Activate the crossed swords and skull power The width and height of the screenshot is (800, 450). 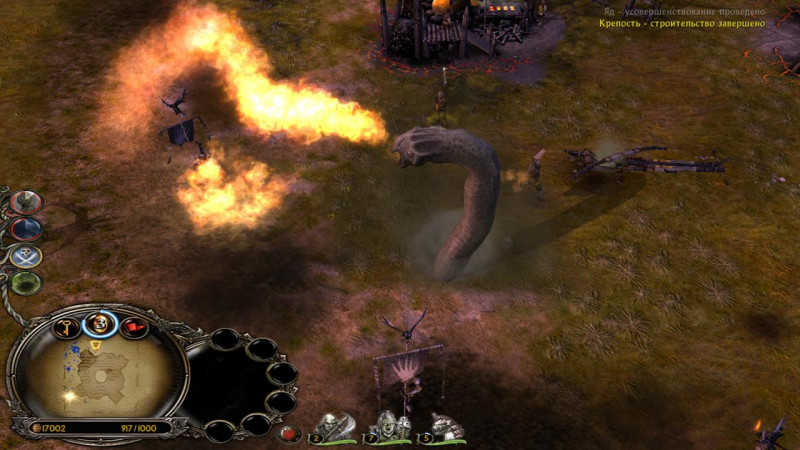point(27,255)
